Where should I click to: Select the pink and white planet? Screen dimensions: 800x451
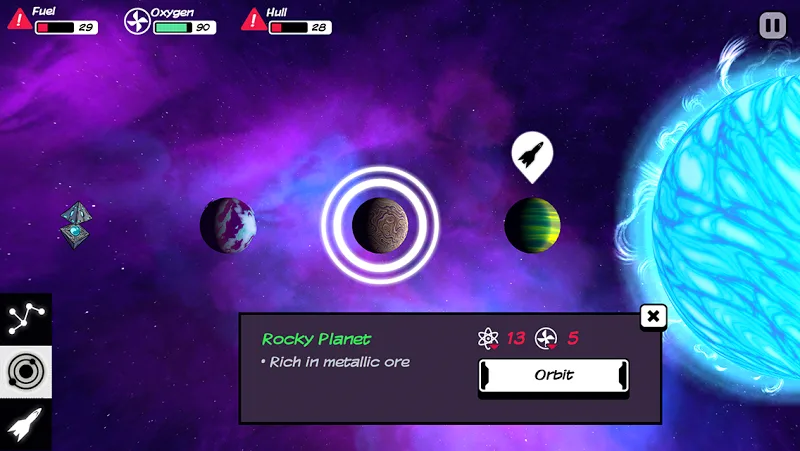click(x=227, y=225)
